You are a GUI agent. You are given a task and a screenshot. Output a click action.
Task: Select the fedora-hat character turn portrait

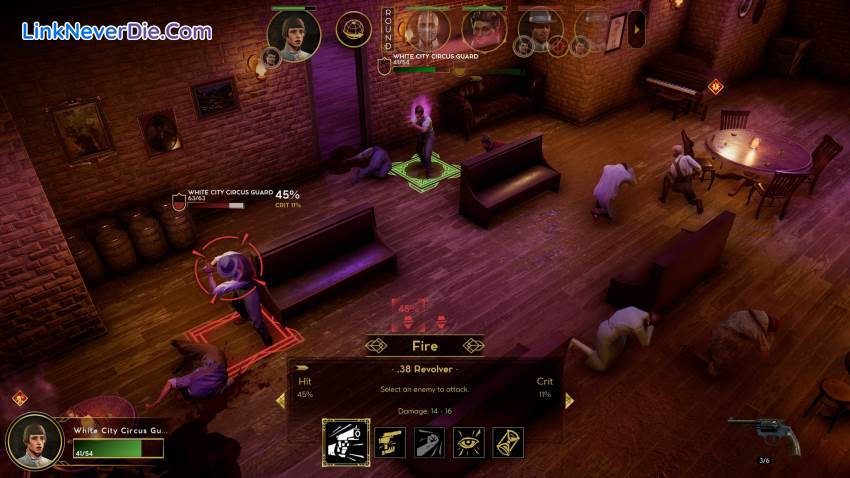click(x=541, y=28)
